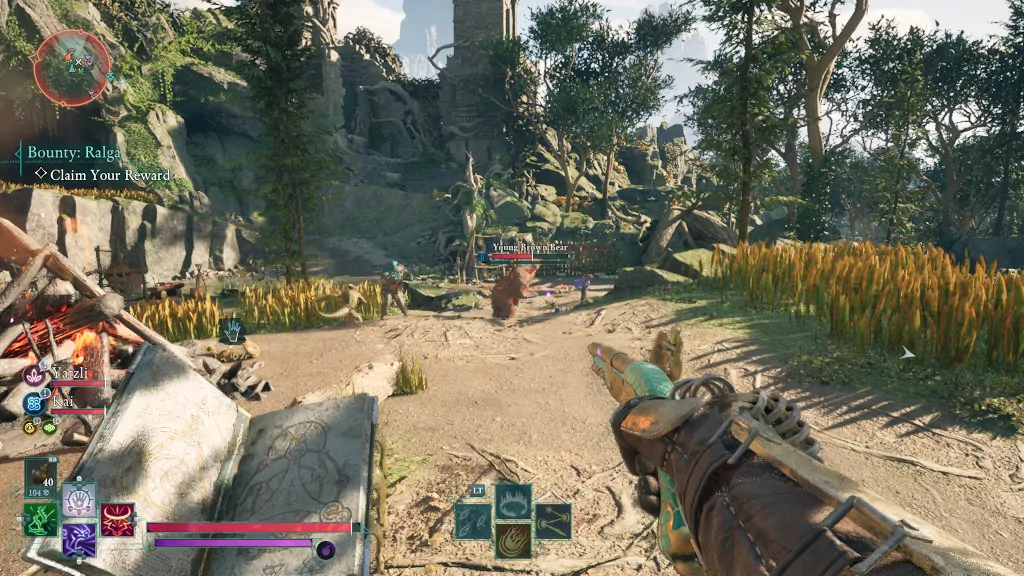Select Kai's companion portrait icon

tap(34, 403)
